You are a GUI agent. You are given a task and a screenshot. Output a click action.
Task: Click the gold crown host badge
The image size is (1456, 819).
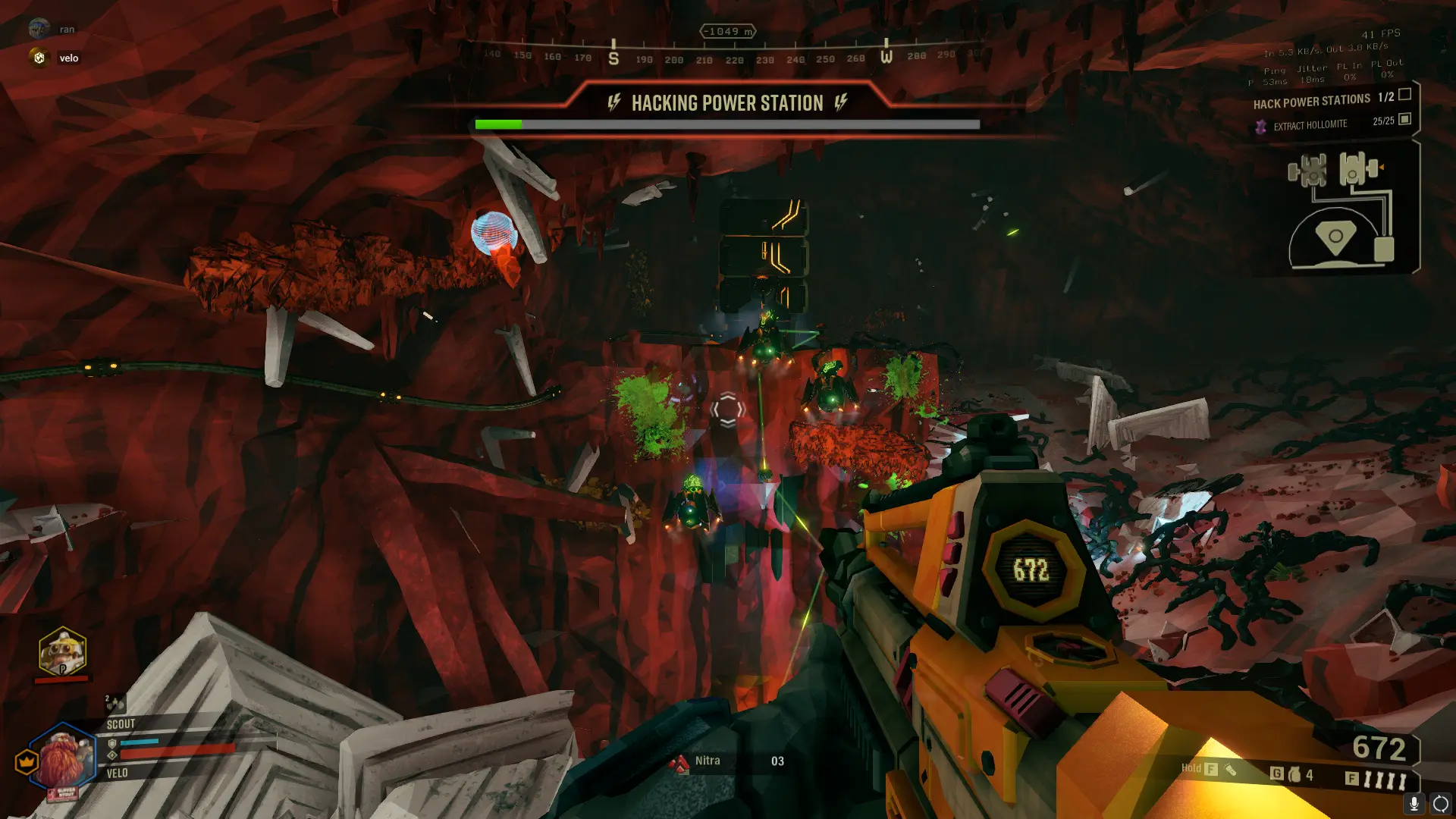[x=27, y=761]
